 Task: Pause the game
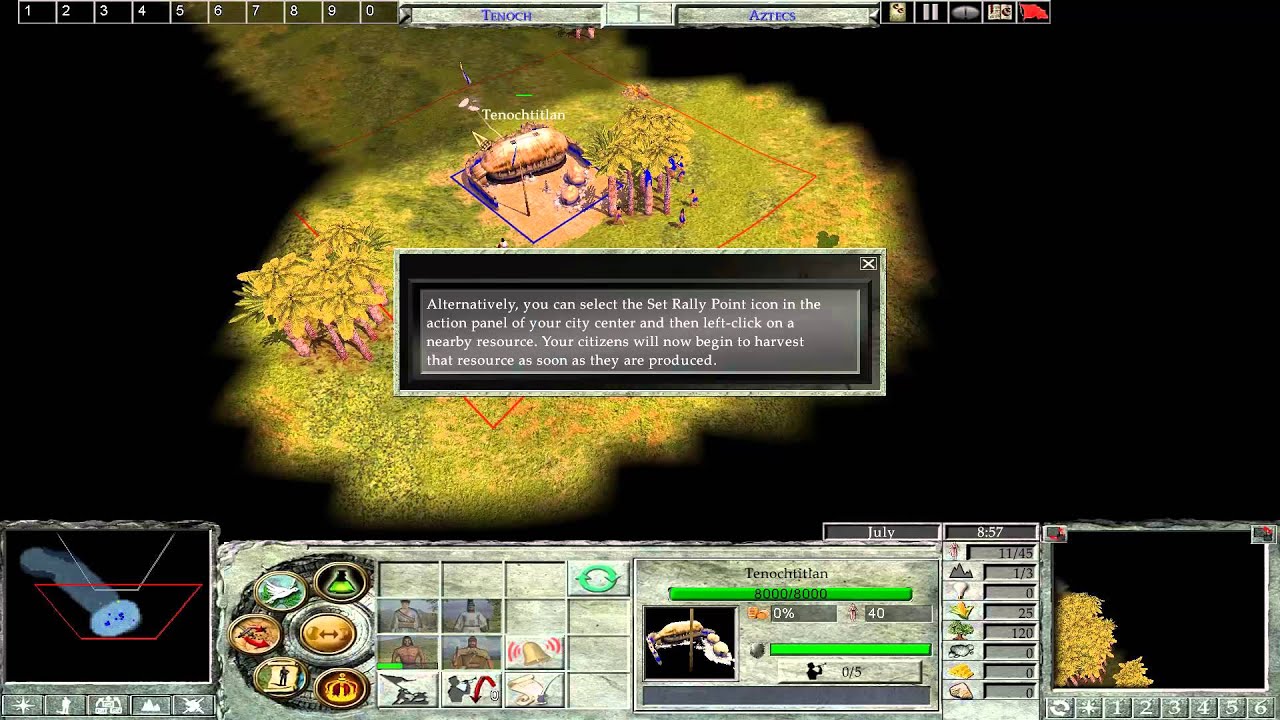933,12
